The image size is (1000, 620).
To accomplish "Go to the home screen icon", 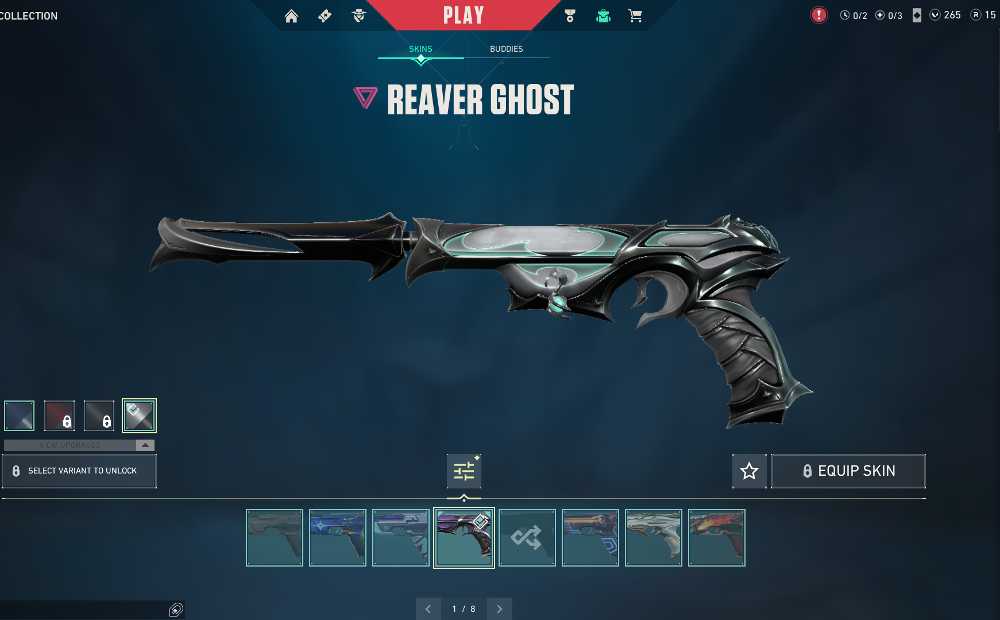I will [291, 16].
